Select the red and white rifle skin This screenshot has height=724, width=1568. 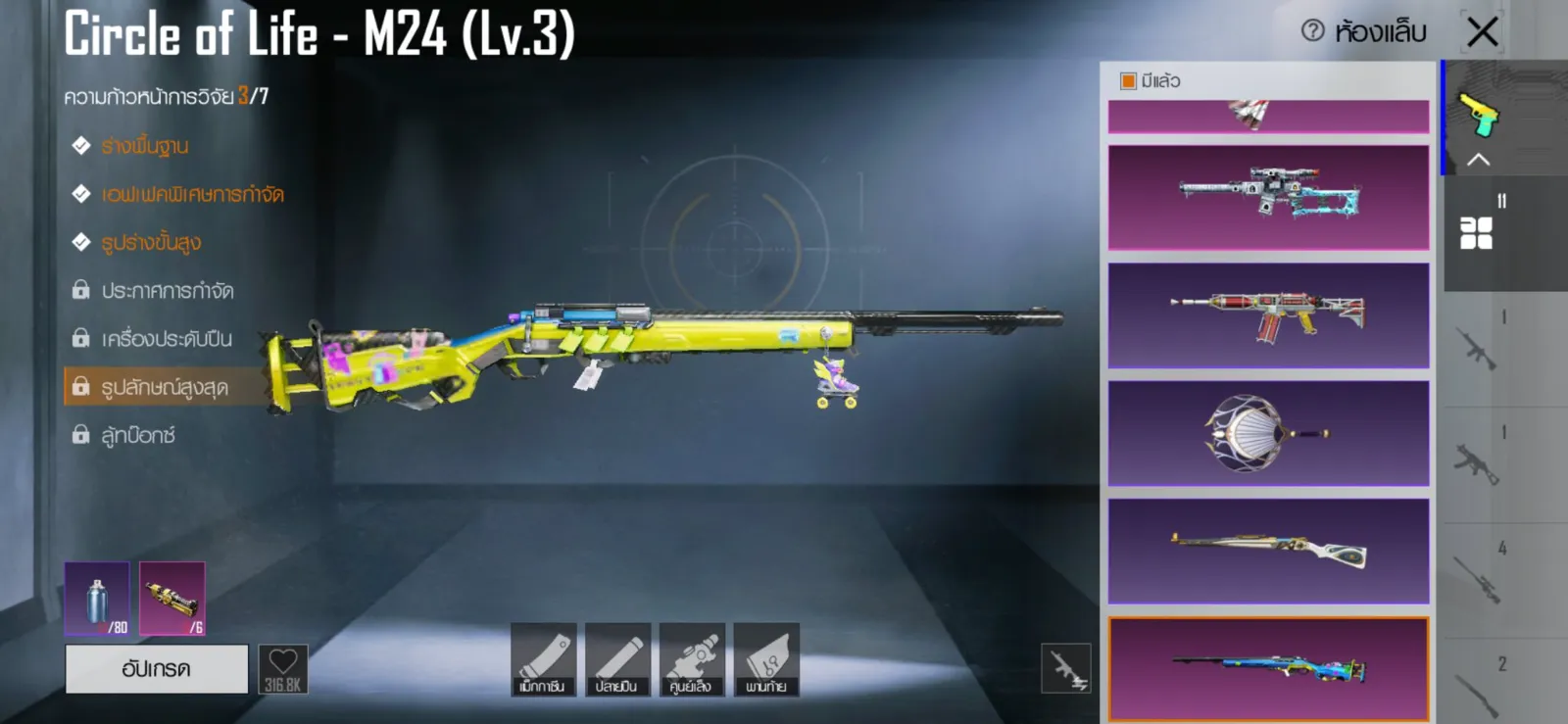(1268, 315)
